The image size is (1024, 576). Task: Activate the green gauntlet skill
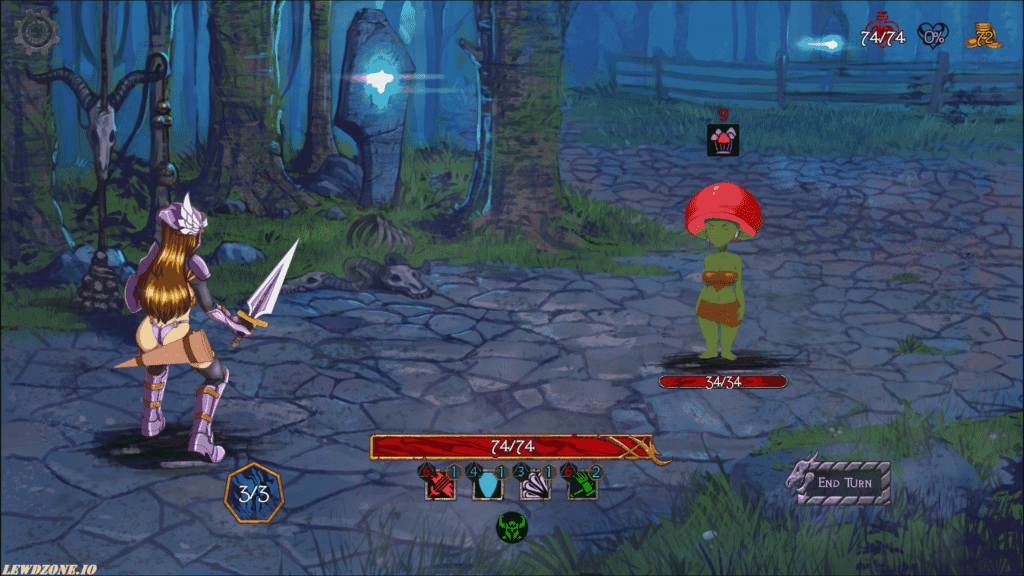(x=581, y=485)
